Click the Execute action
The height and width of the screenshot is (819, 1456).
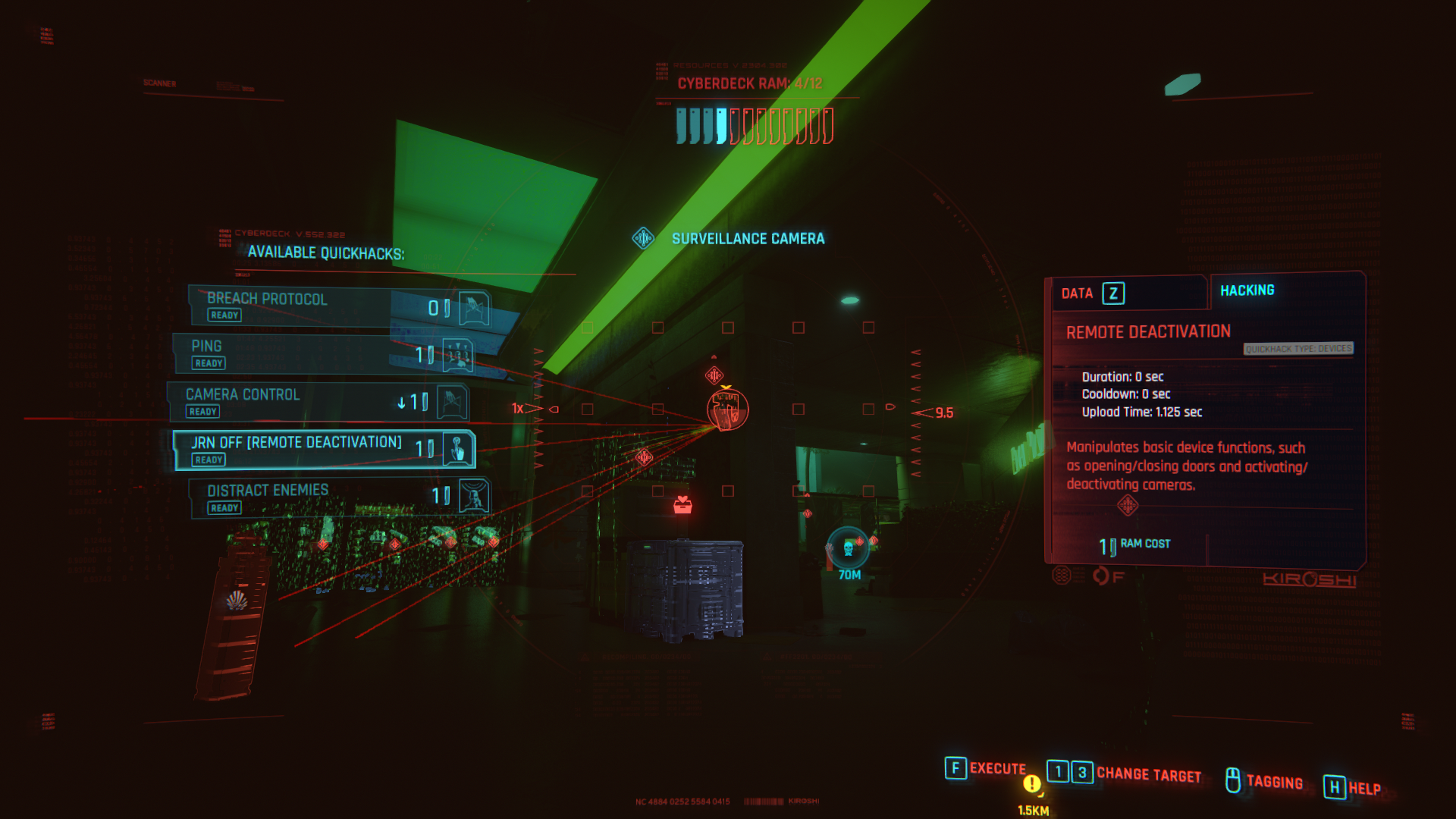(986, 769)
